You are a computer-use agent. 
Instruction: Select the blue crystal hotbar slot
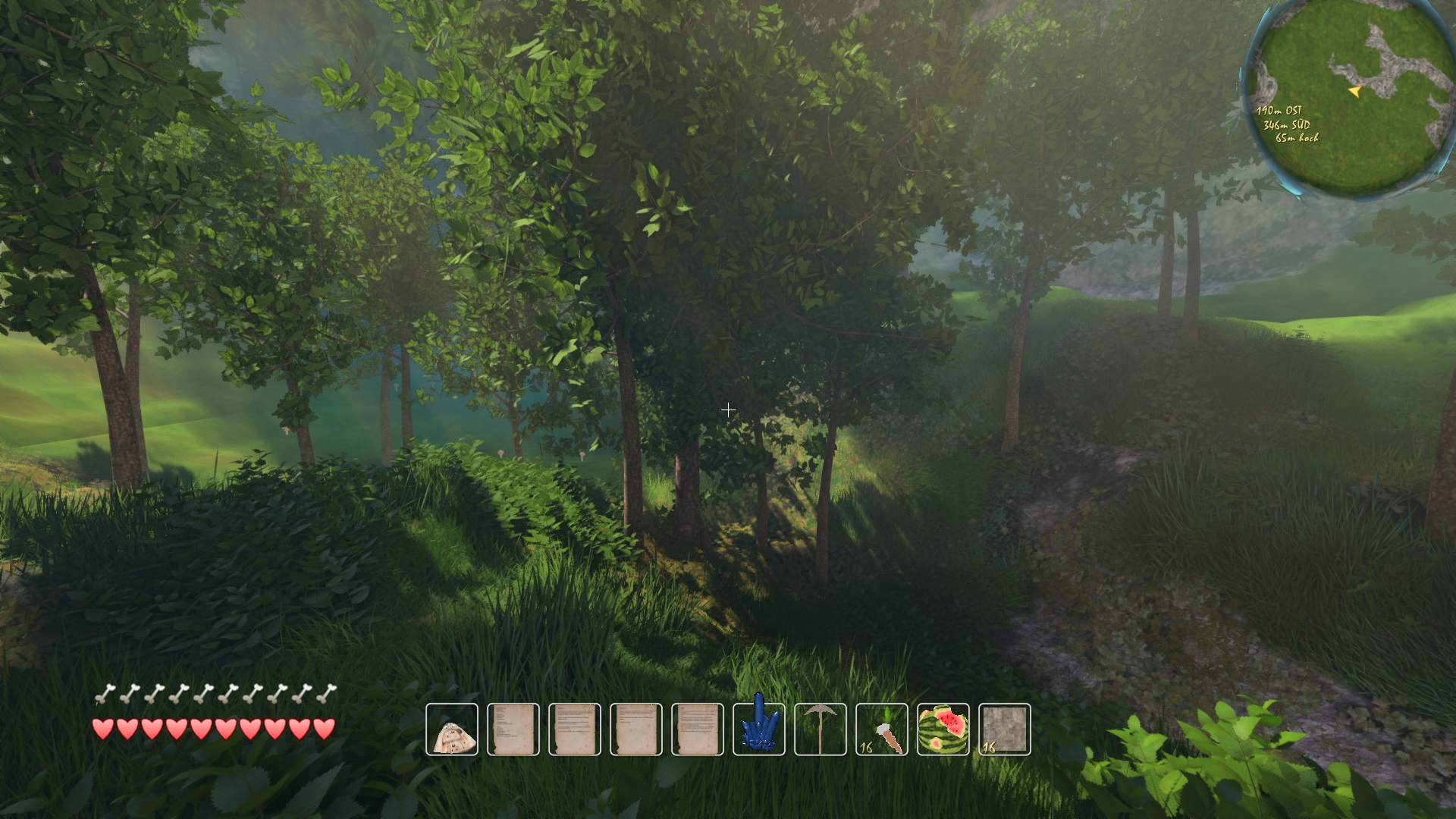759,730
